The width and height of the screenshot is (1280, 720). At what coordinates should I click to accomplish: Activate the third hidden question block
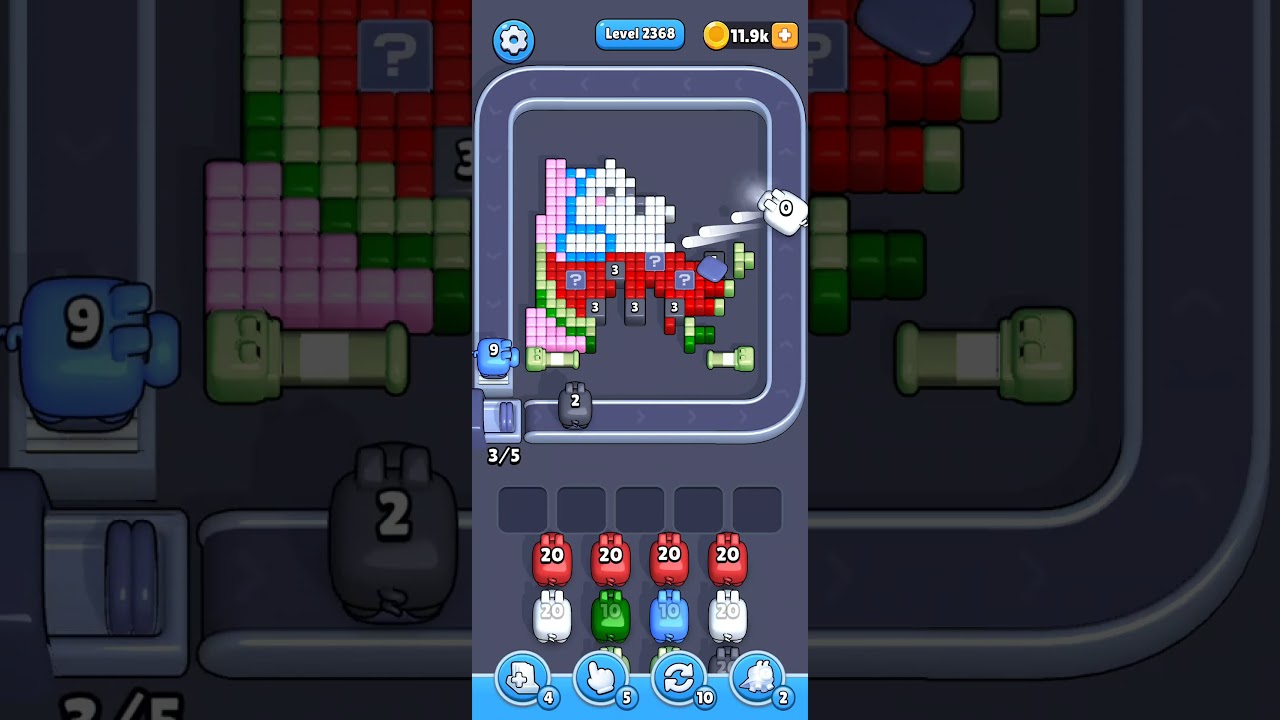tap(684, 279)
